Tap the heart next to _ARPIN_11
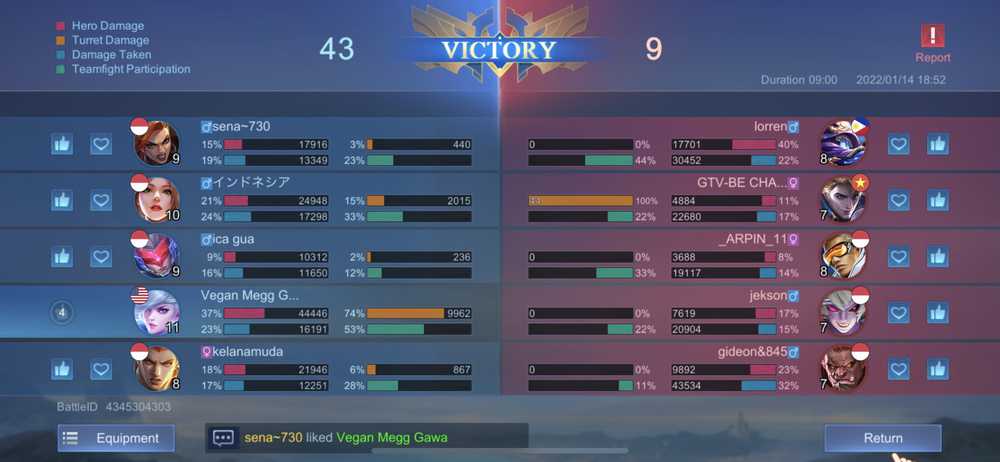The height and width of the screenshot is (462, 1000). pyautogui.click(x=898, y=257)
